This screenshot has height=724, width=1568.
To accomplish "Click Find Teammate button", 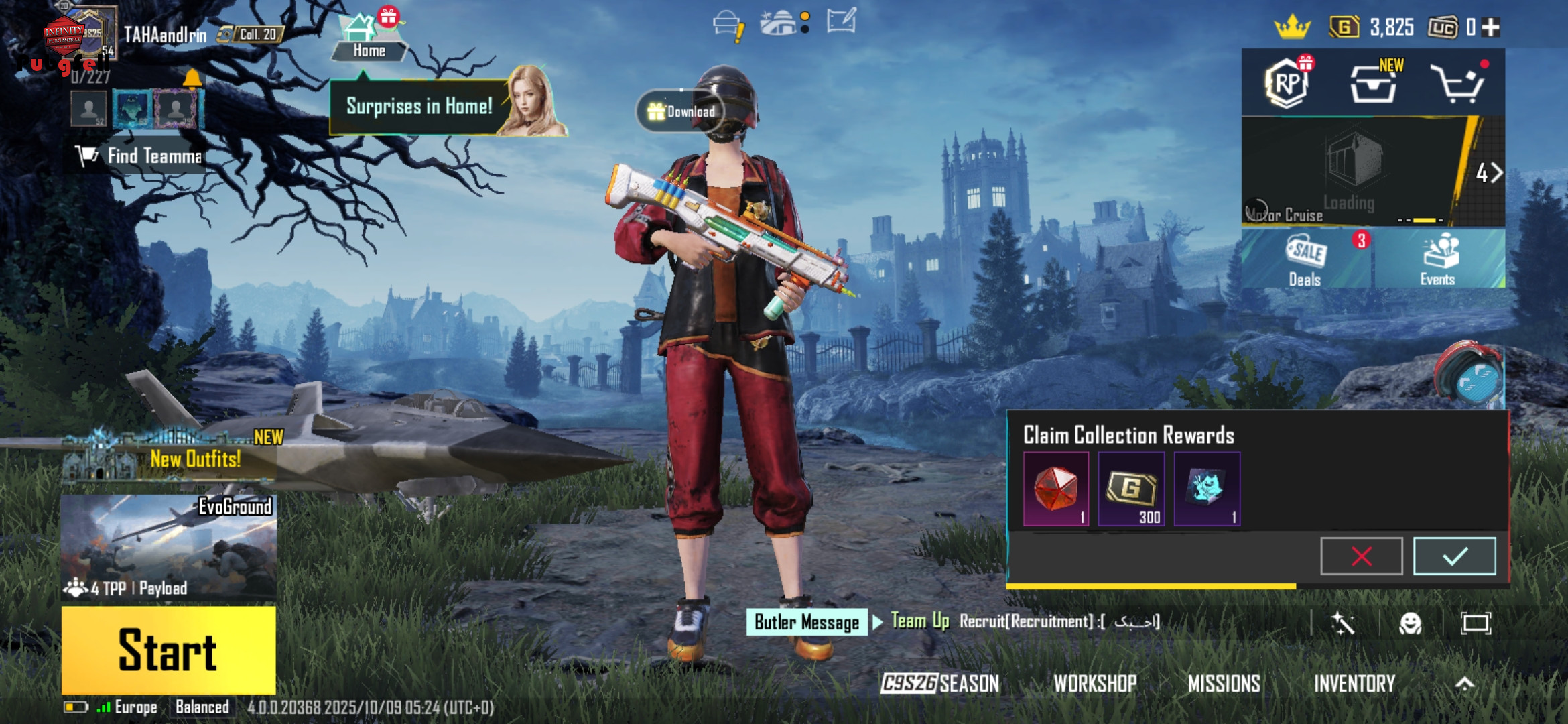I will (141, 156).
